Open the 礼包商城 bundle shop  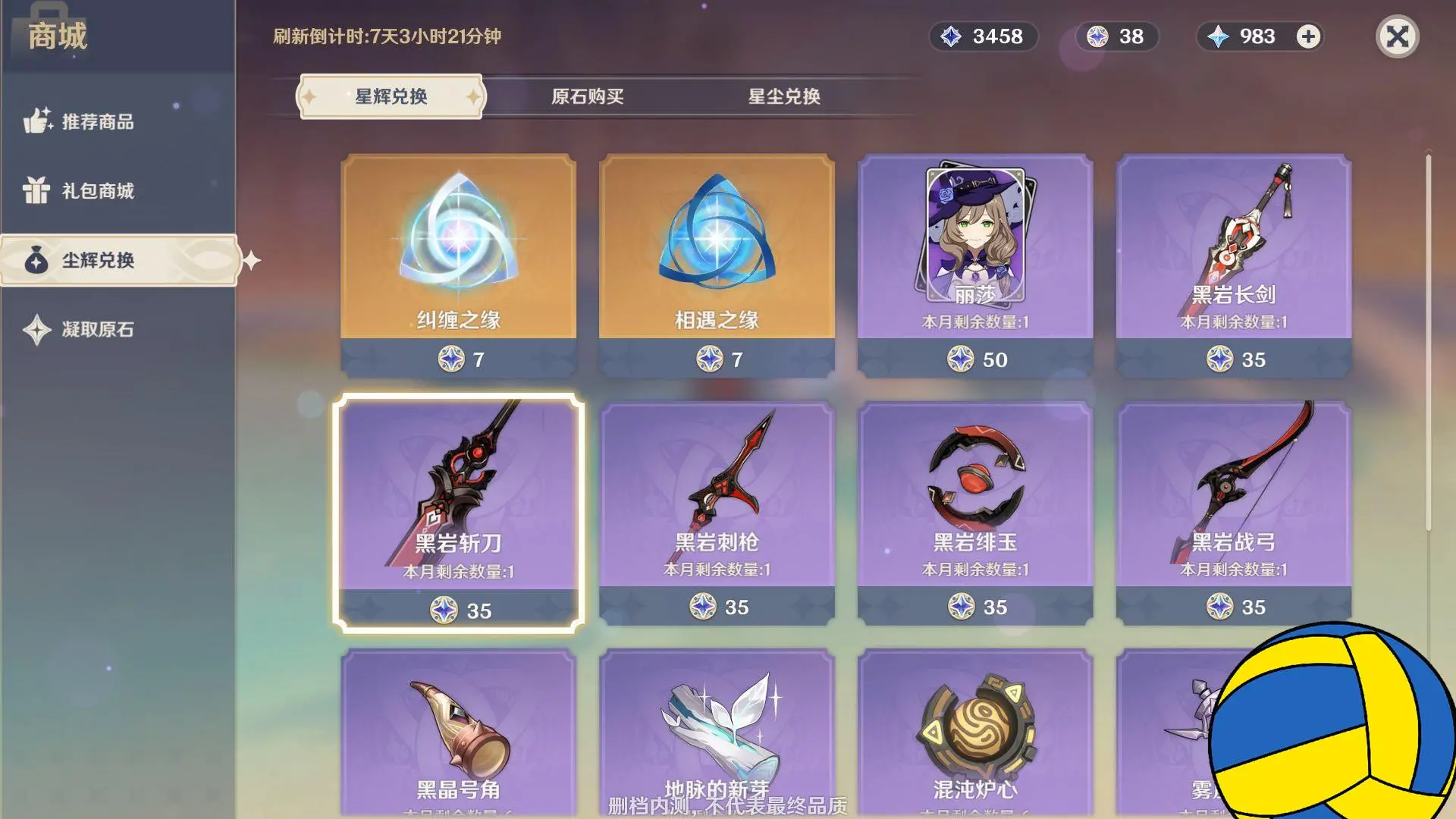pyautogui.click(x=97, y=190)
